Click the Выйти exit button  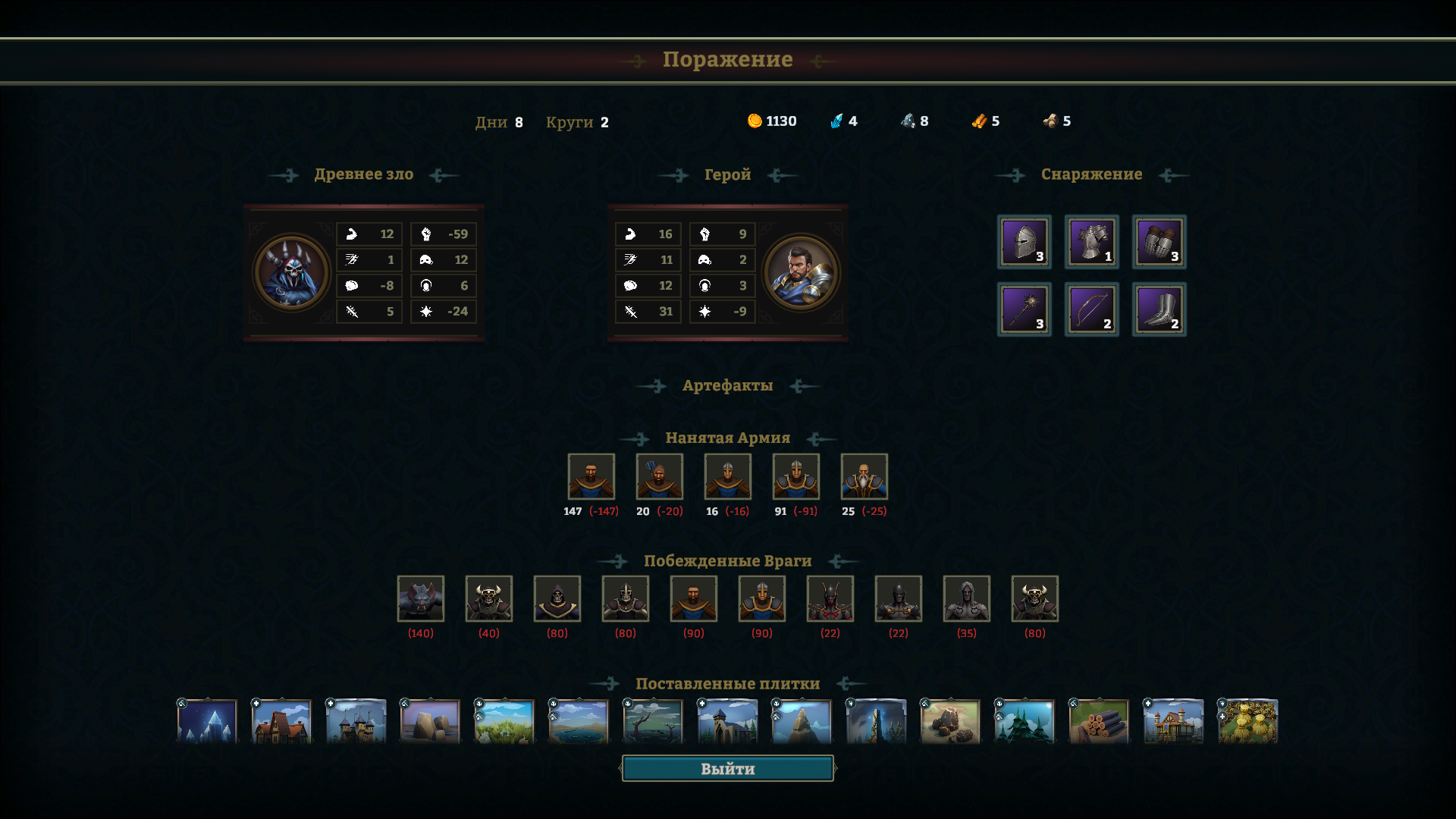tap(727, 768)
